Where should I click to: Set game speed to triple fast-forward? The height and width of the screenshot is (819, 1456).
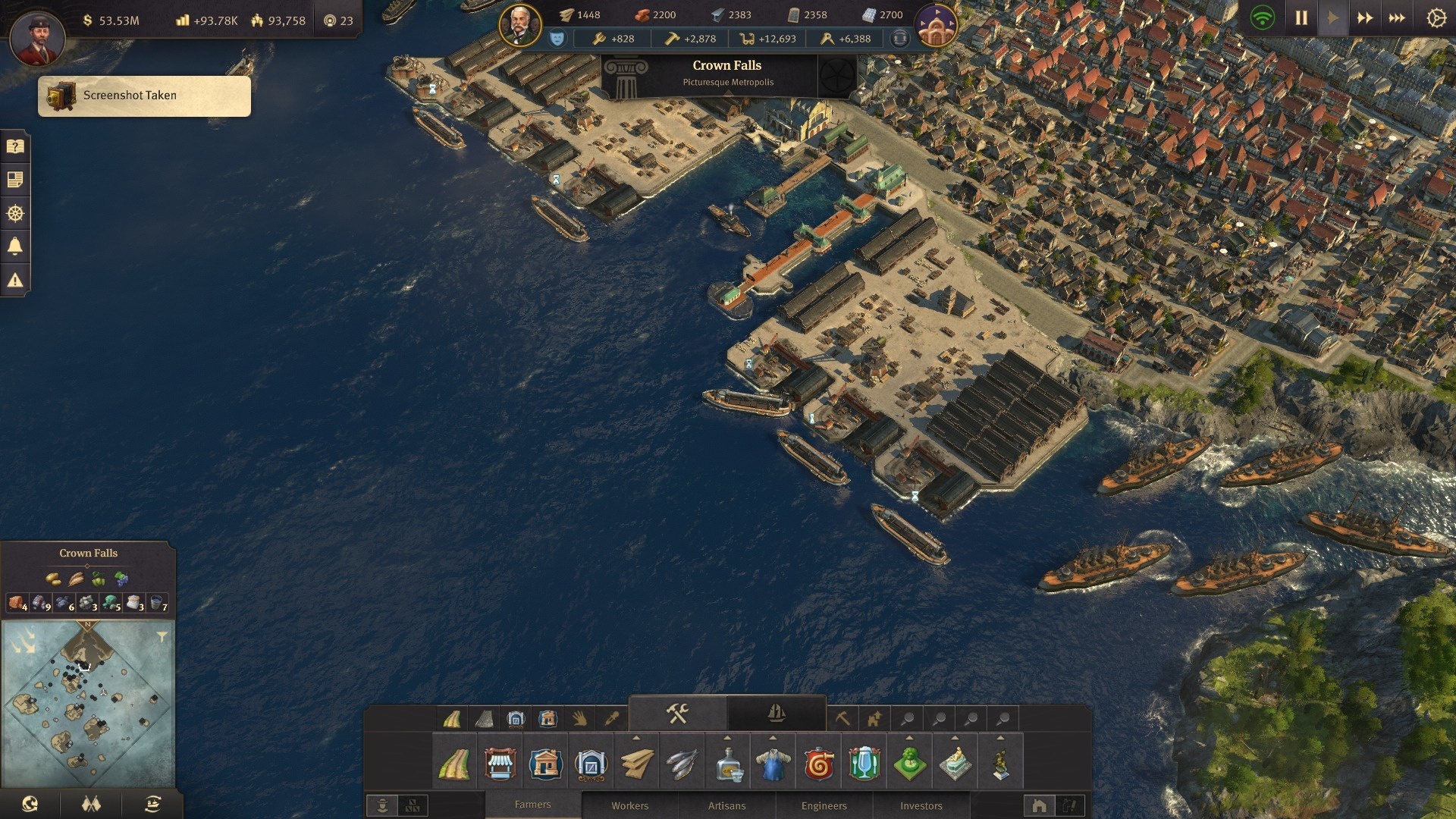1397,18
